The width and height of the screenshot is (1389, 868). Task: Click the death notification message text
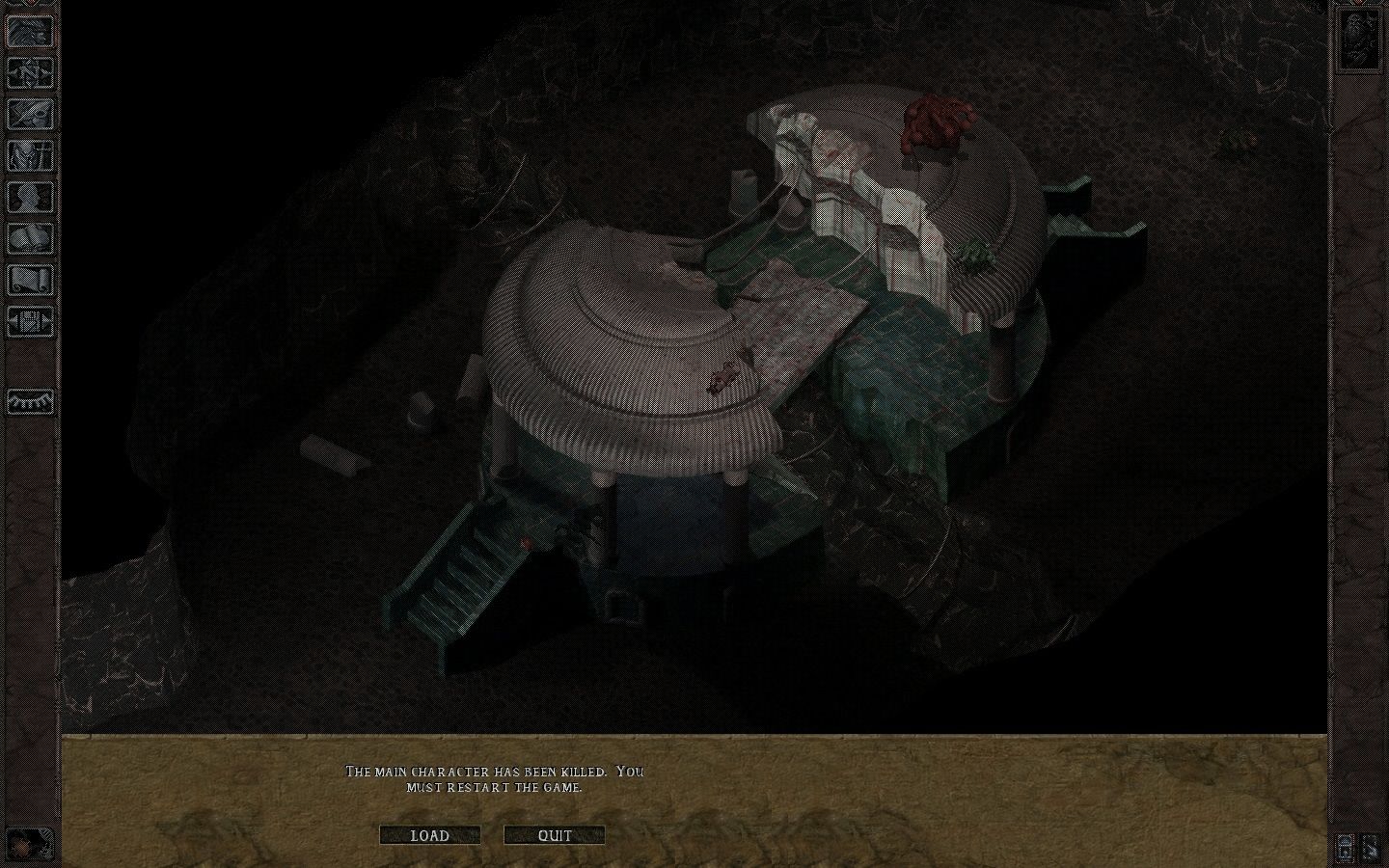pos(495,777)
